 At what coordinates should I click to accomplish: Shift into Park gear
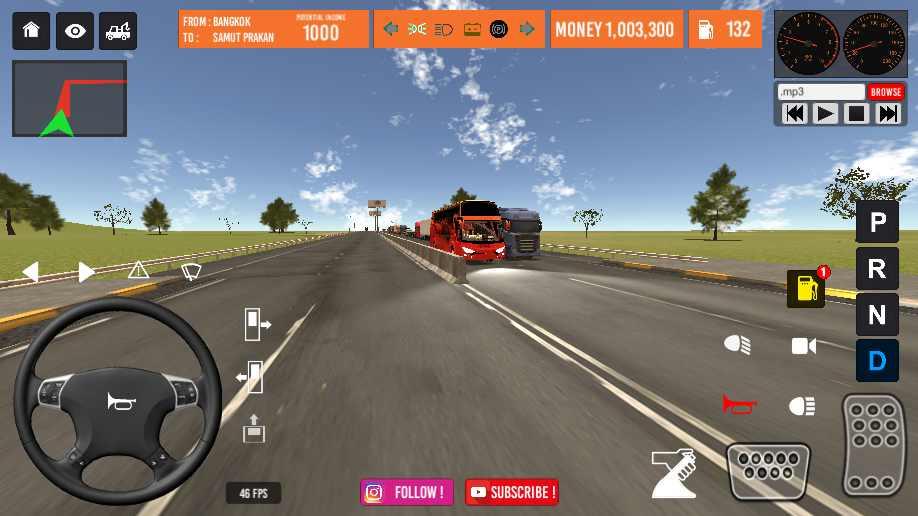tap(877, 222)
